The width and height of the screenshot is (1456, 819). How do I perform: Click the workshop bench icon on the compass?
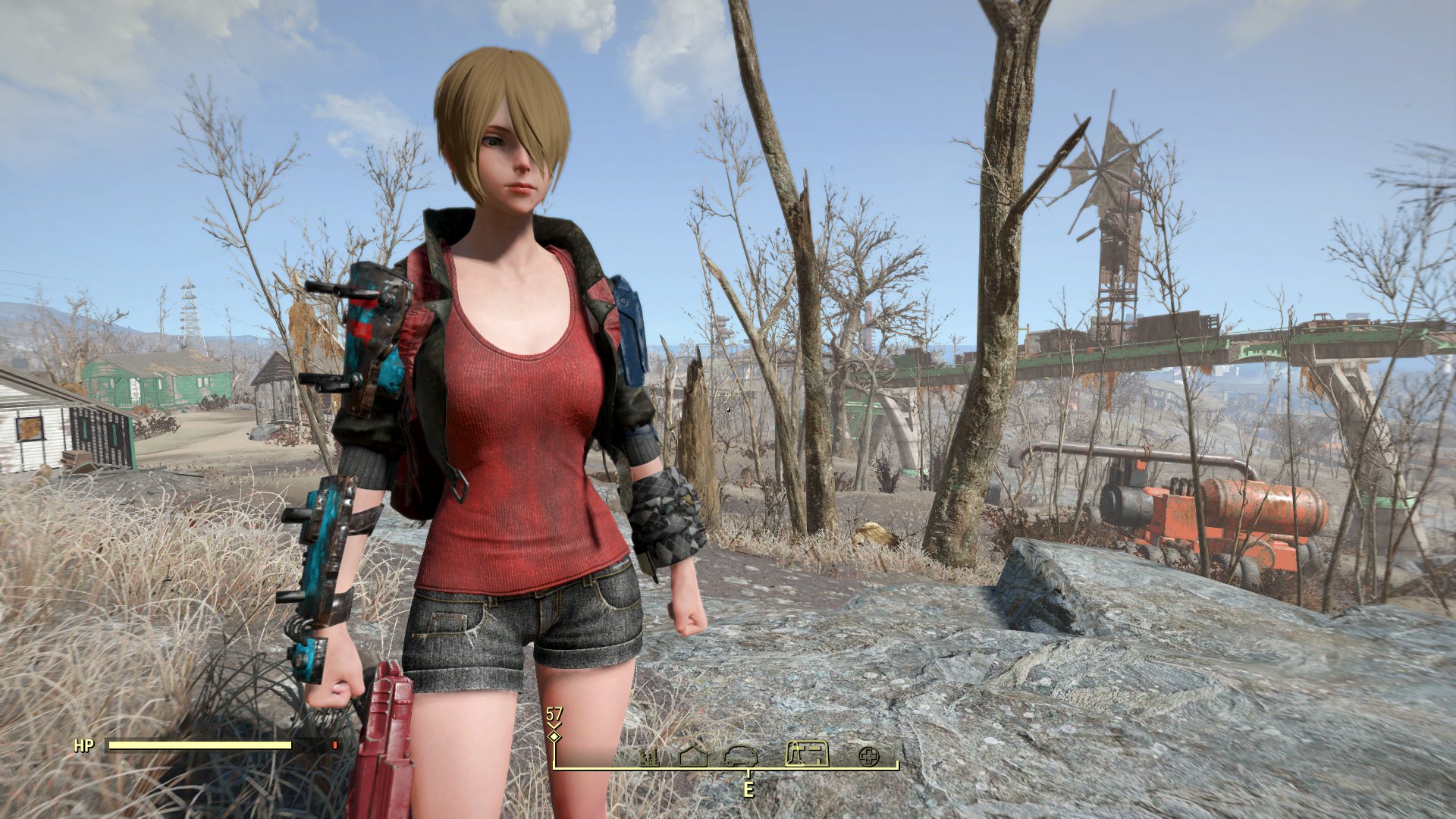coord(807,754)
